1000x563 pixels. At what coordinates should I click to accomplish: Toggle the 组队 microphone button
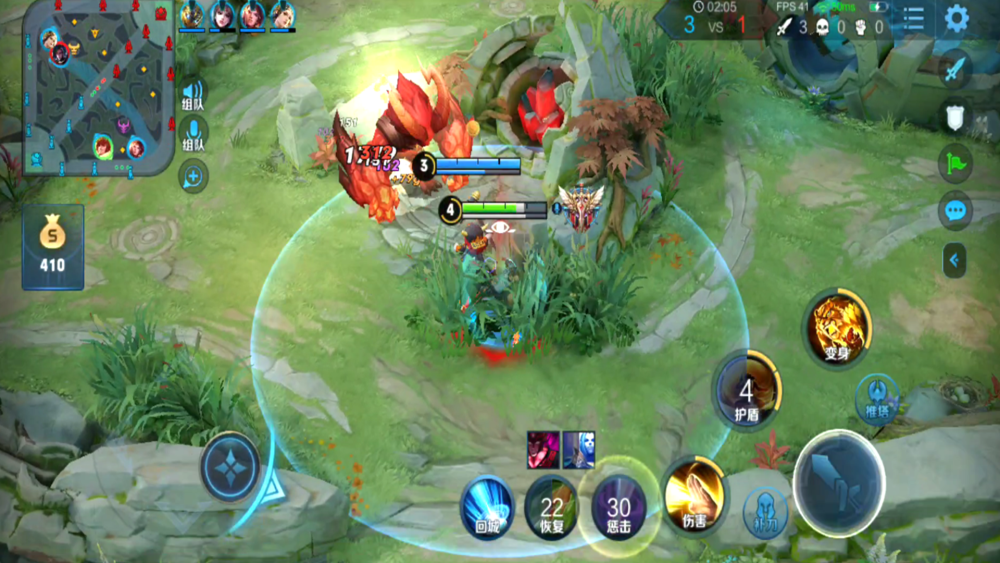[x=193, y=134]
